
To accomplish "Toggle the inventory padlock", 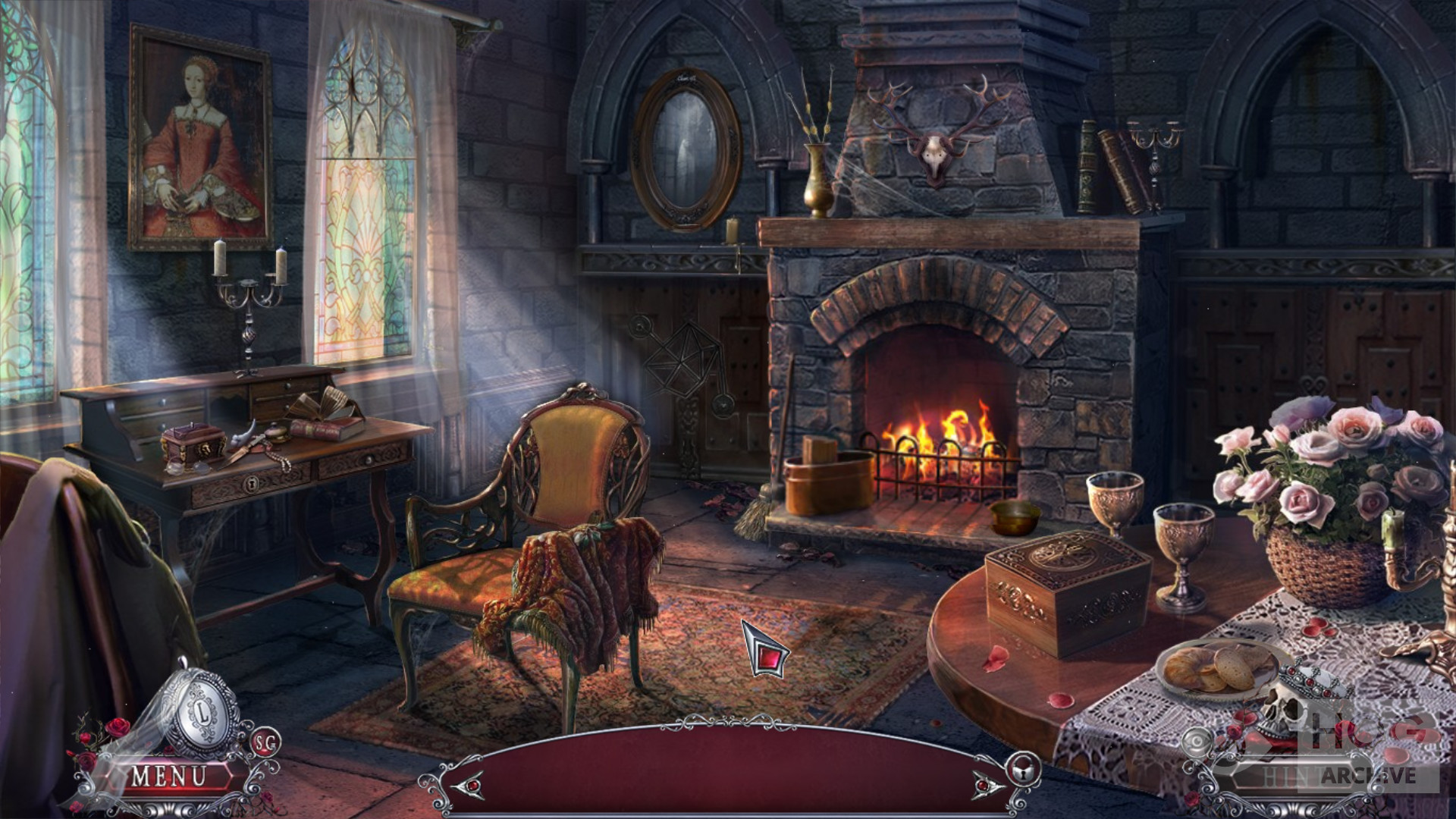I will [x=1023, y=770].
